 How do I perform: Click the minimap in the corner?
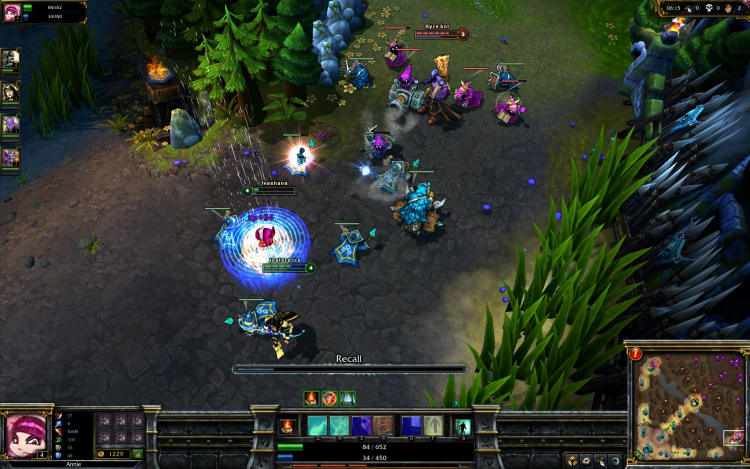(688, 401)
